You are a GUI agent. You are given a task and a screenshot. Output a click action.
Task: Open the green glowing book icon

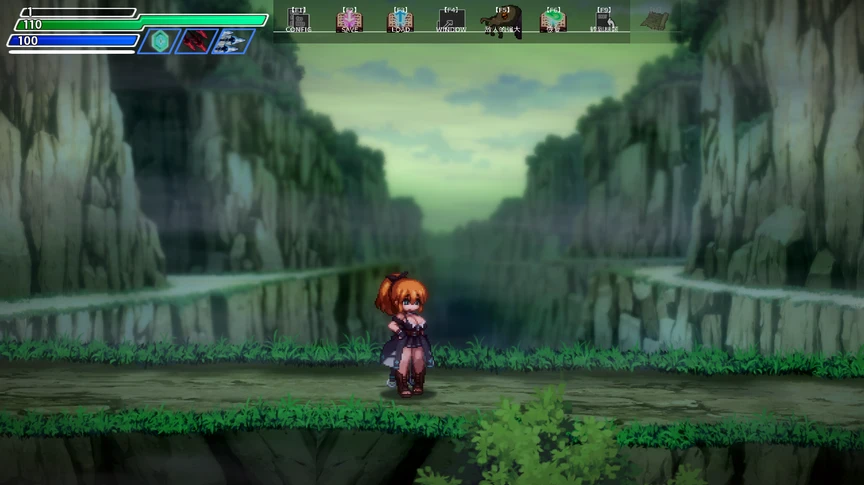[x=553, y=20]
